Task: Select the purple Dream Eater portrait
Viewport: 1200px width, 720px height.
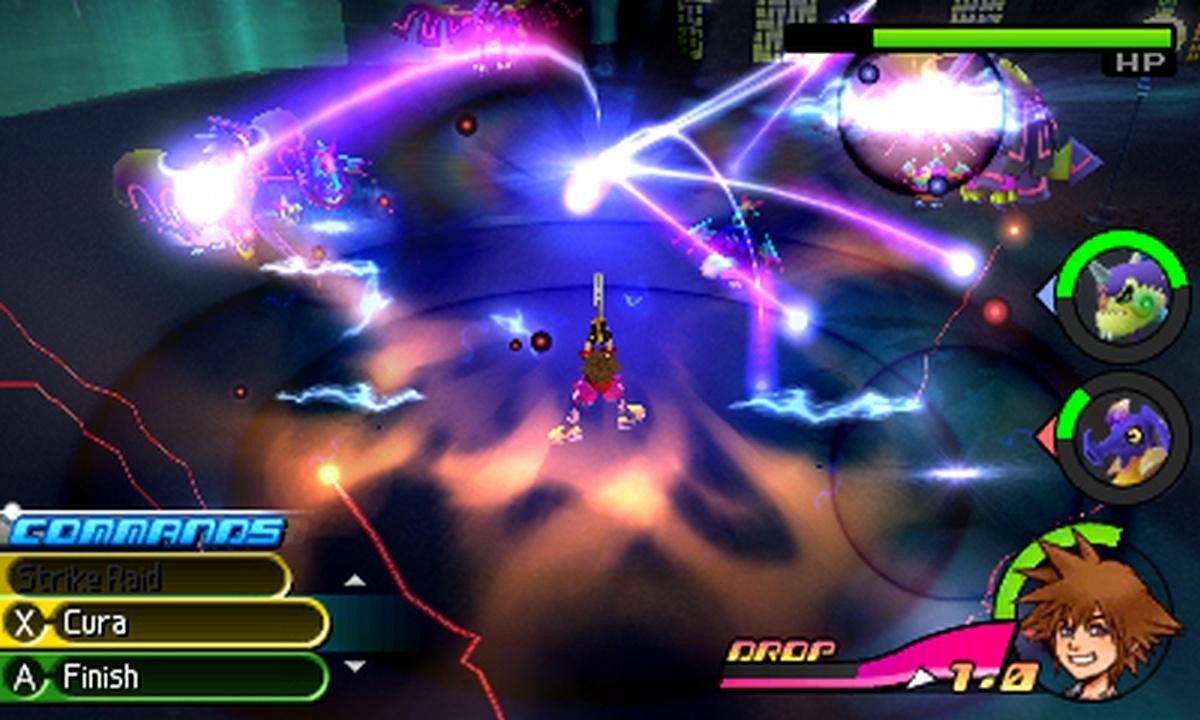Action: 1125,438
